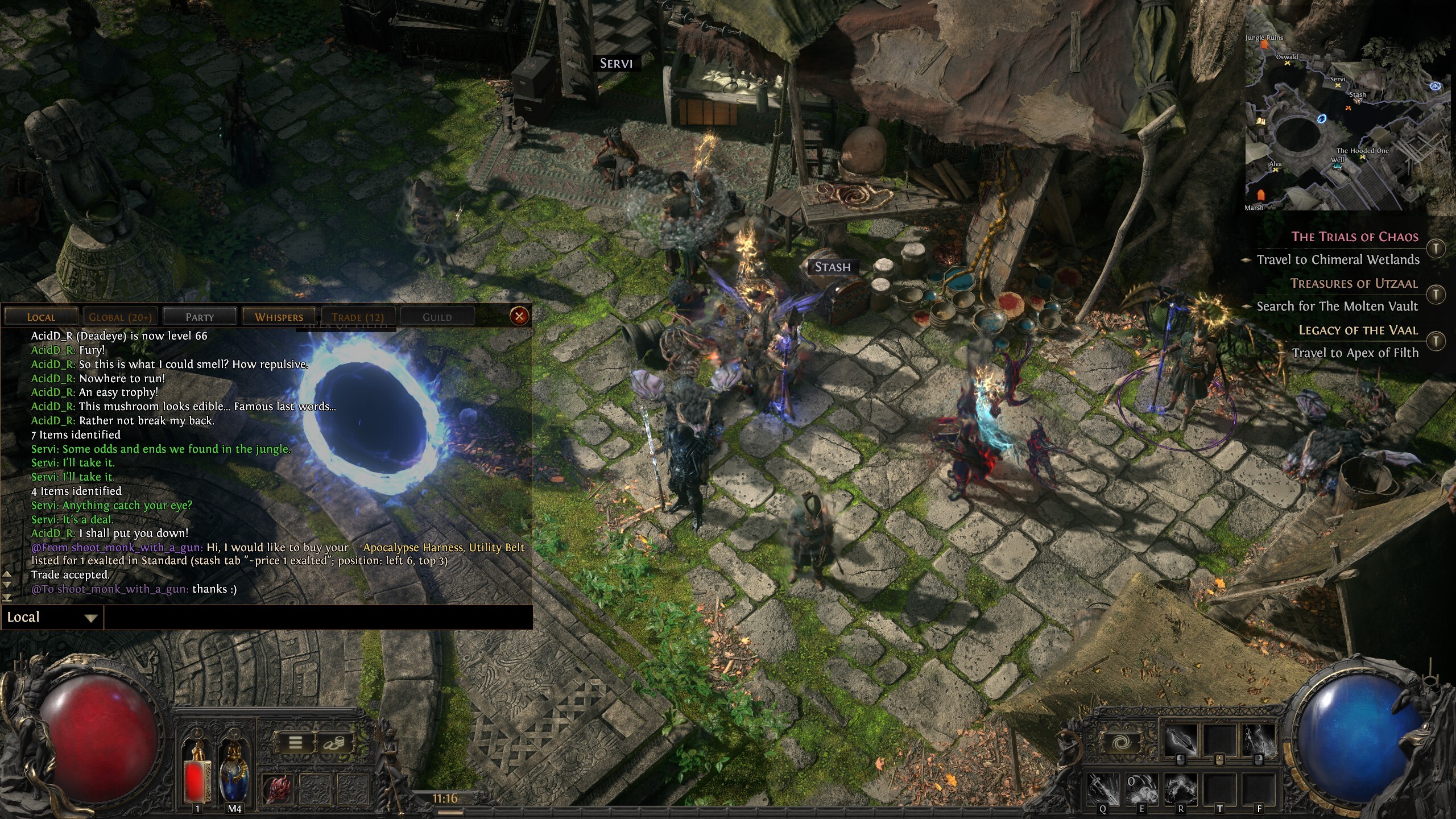Show the Whispers chat tab
Image resolution: width=1456 pixels, height=819 pixels.
point(279,317)
